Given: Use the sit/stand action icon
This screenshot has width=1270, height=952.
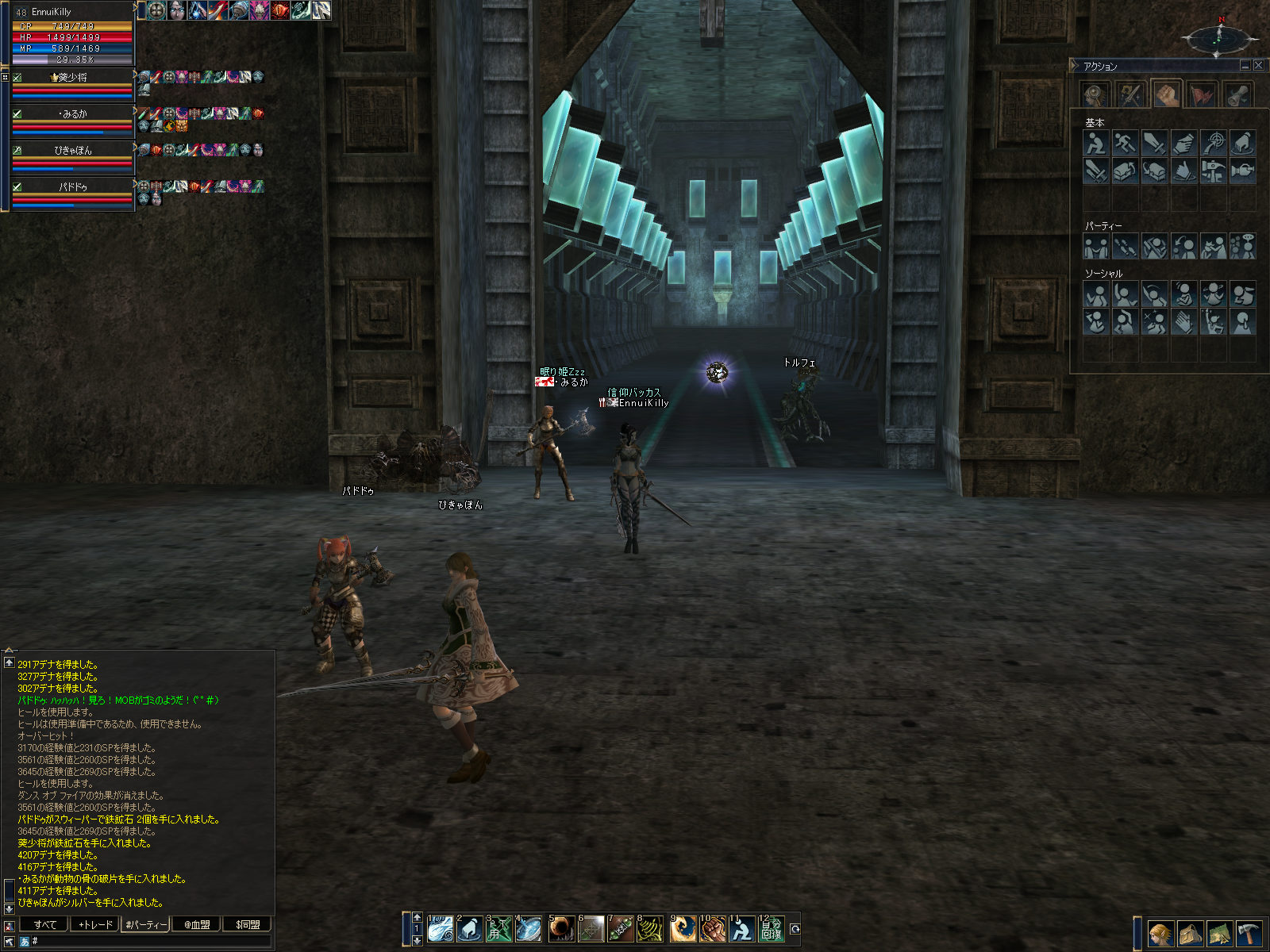Looking at the screenshot, I should 1096,144.
